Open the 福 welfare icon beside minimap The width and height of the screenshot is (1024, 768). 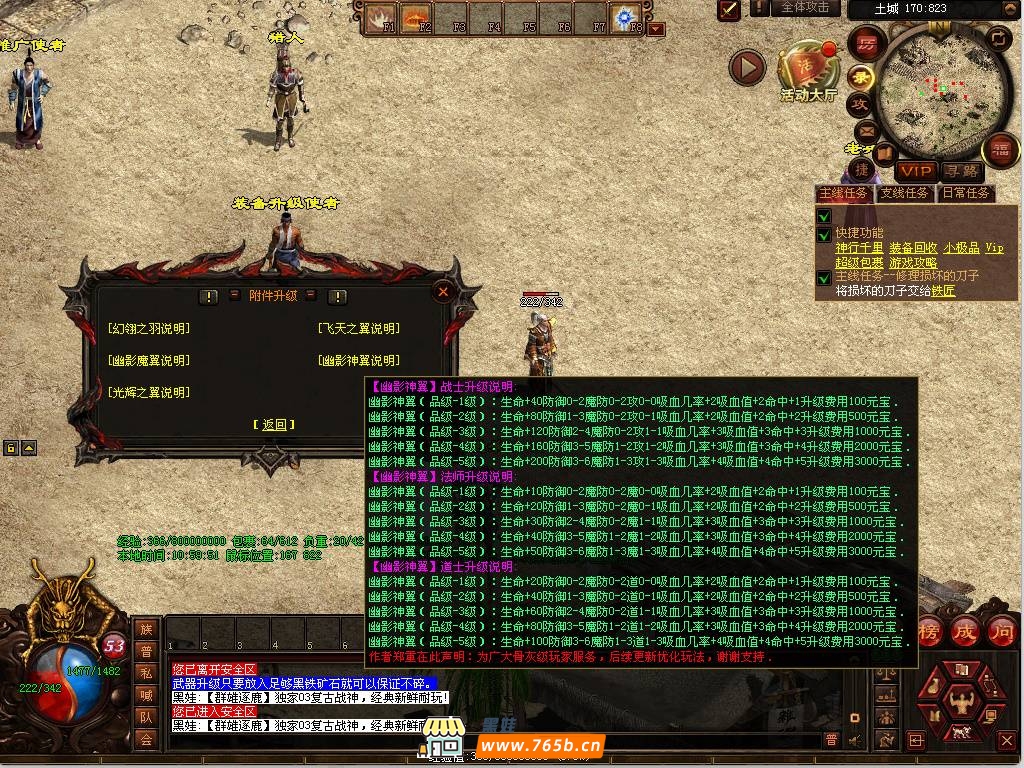click(x=999, y=151)
